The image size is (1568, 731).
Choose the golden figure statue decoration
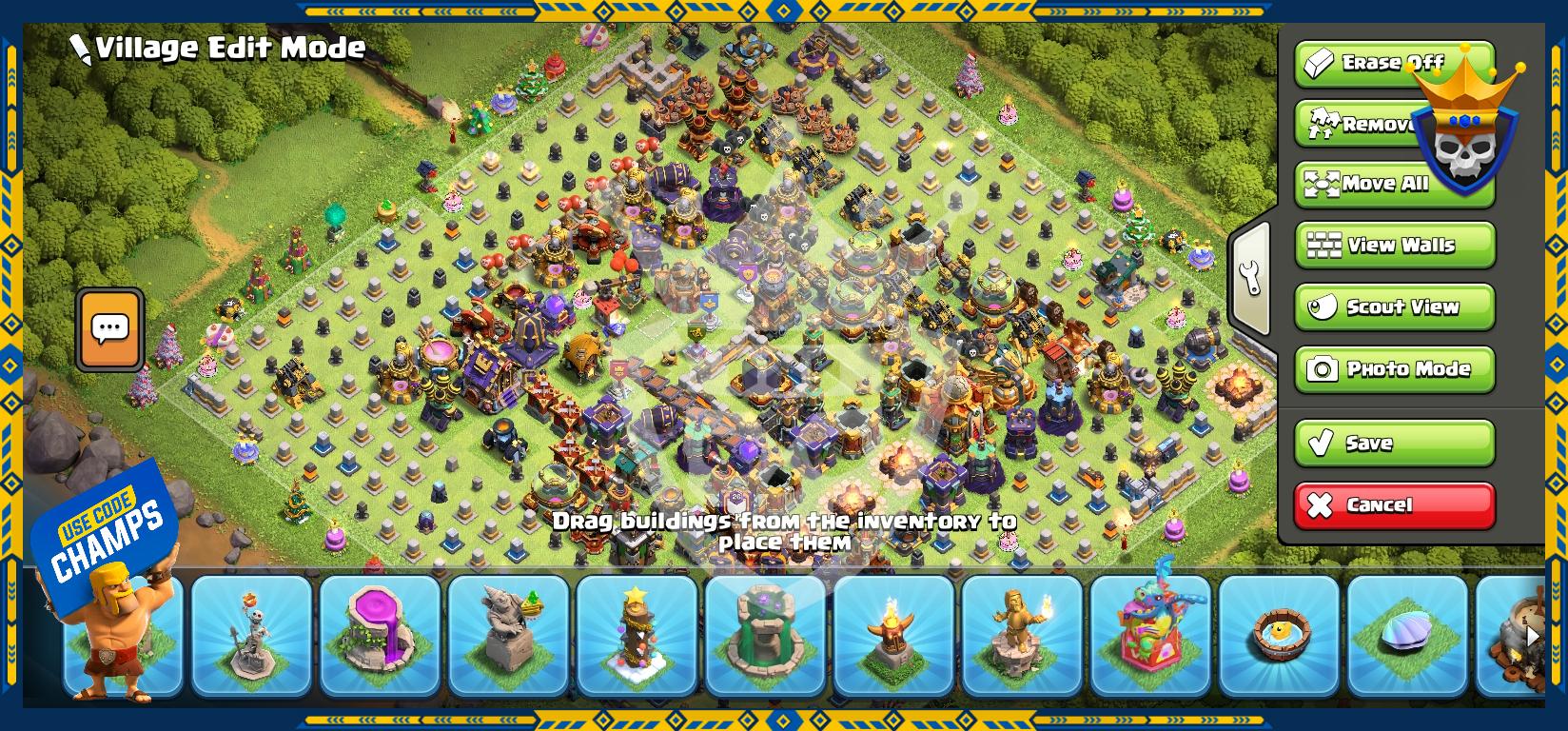pyautogui.click(x=1023, y=634)
